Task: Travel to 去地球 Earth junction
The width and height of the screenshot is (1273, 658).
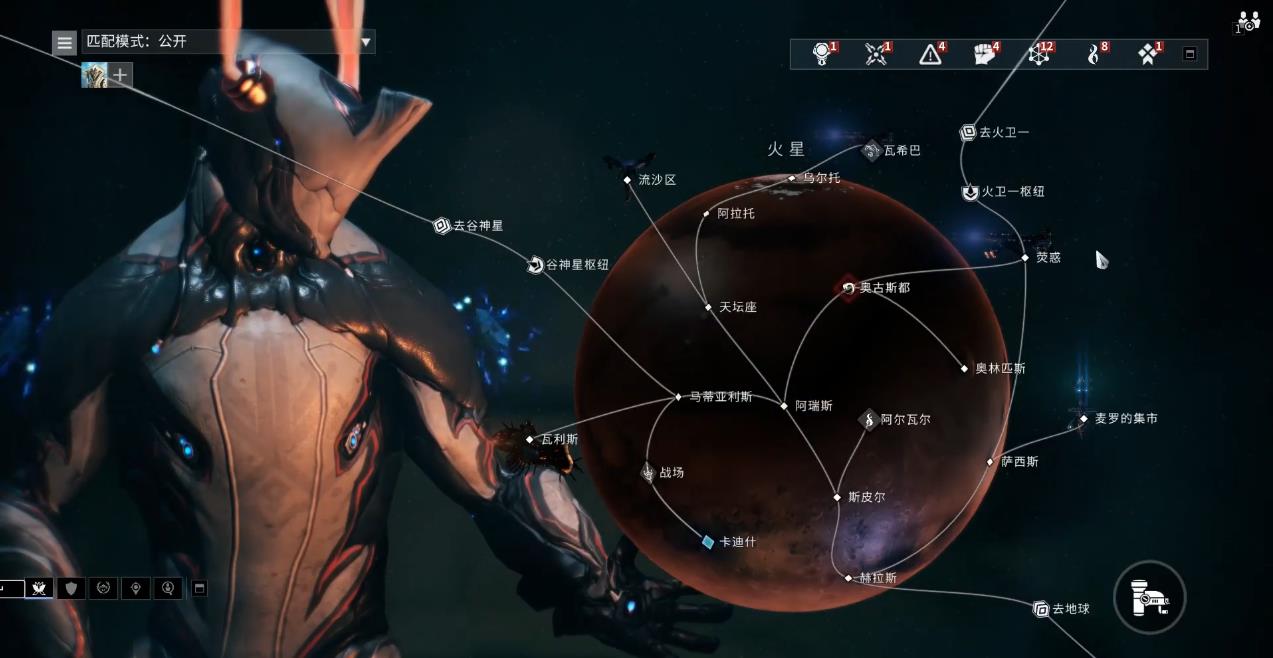Action: (1041, 609)
